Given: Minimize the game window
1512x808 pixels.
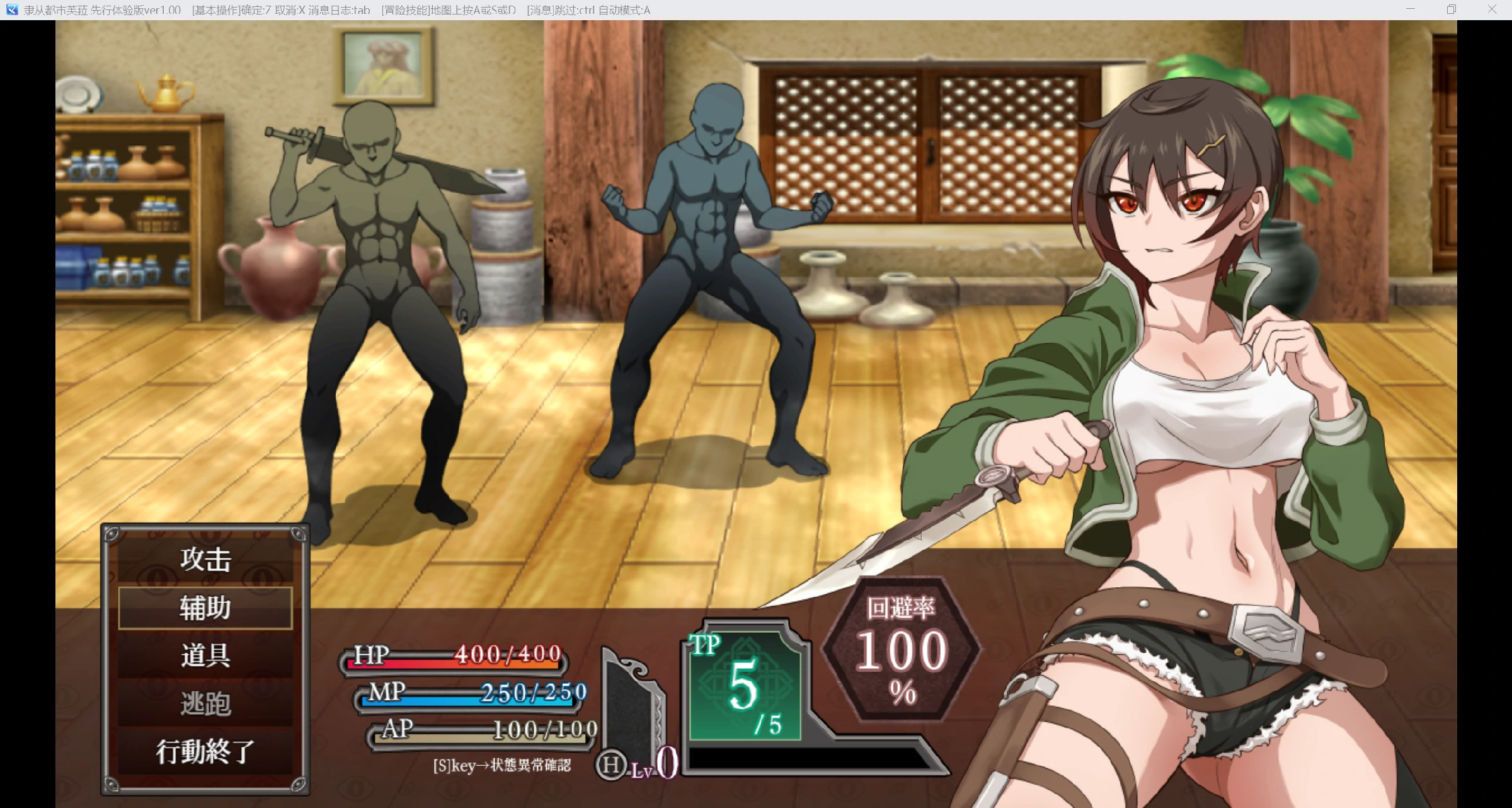Looking at the screenshot, I should (1411, 9).
